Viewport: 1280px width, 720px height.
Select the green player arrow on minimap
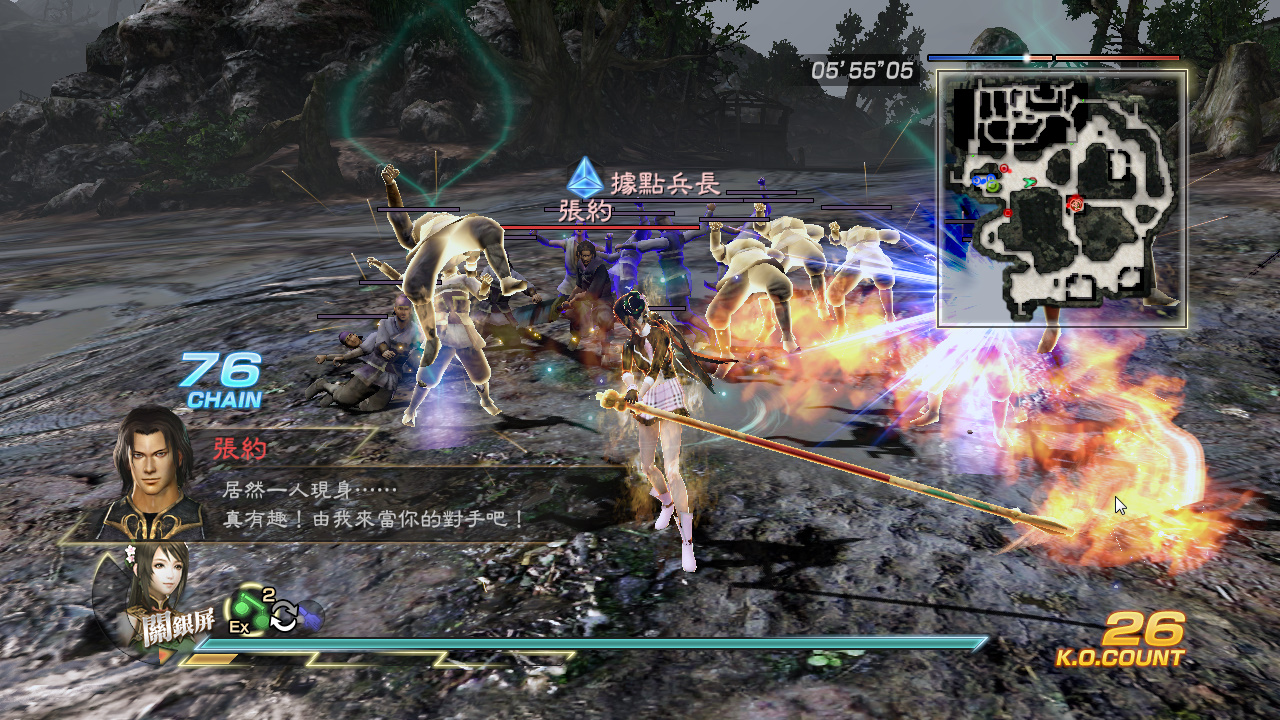(1028, 182)
